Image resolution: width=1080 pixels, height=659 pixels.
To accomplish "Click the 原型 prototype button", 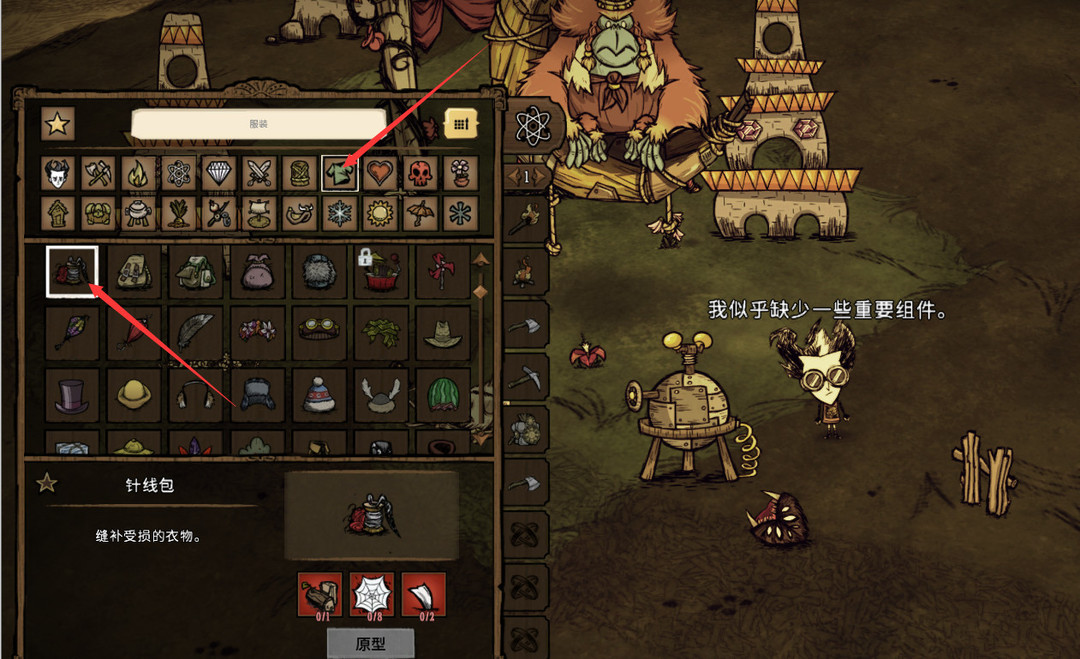I will pyautogui.click(x=370, y=644).
